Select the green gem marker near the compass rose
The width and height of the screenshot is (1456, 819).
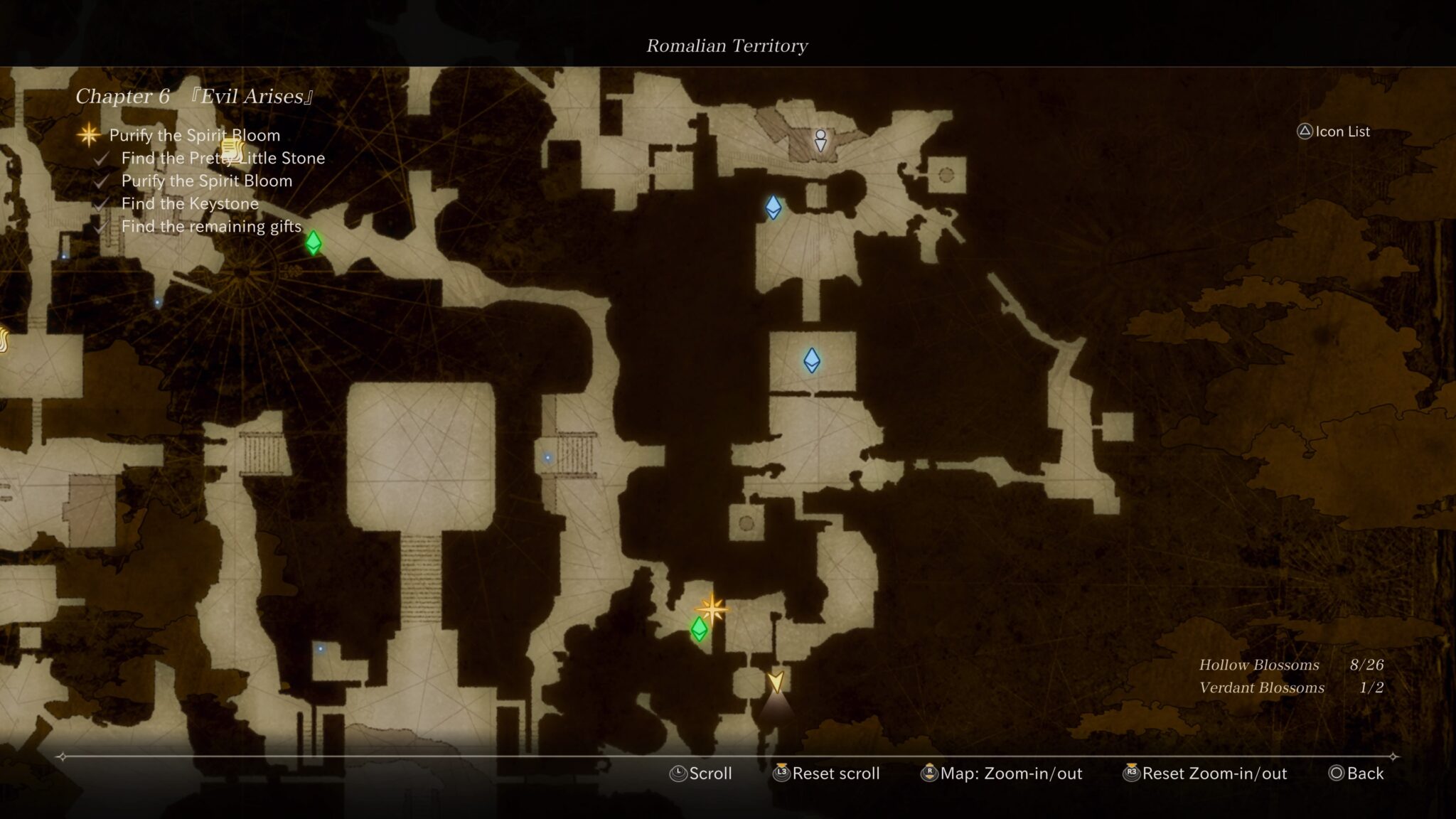click(313, 243)
